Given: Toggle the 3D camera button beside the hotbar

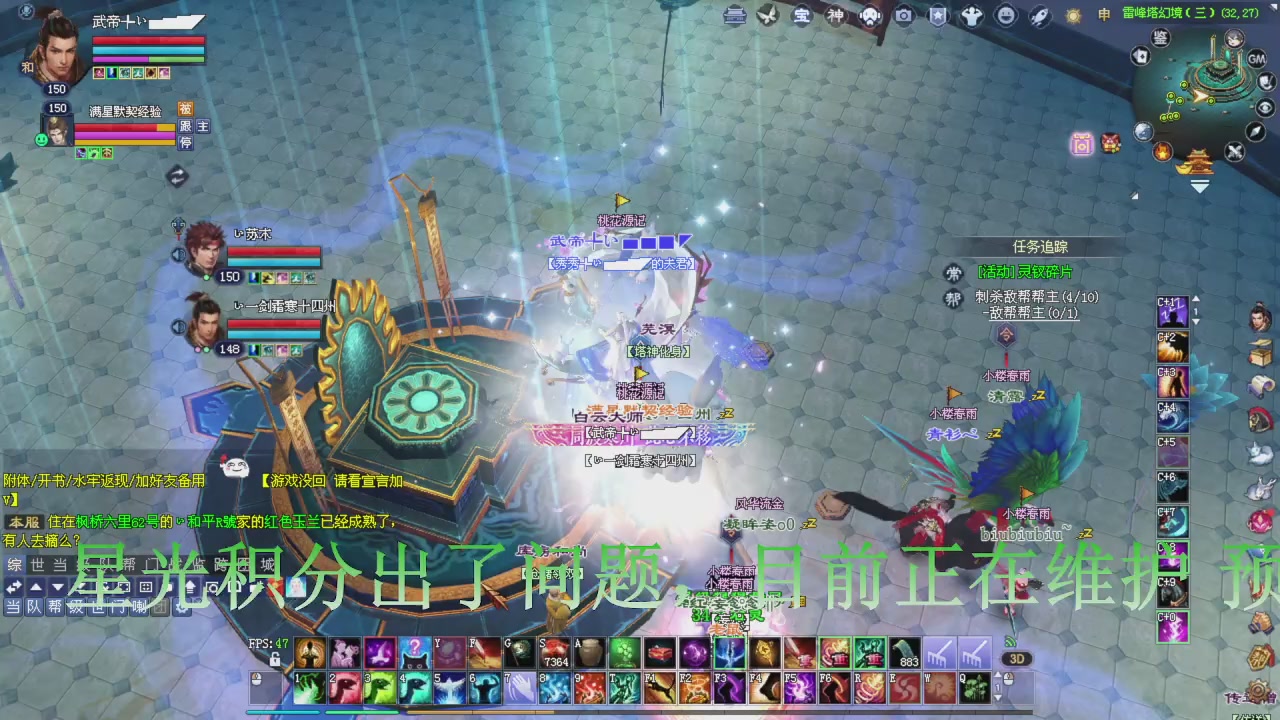Looking at the screenshot, I should 1018,657.
